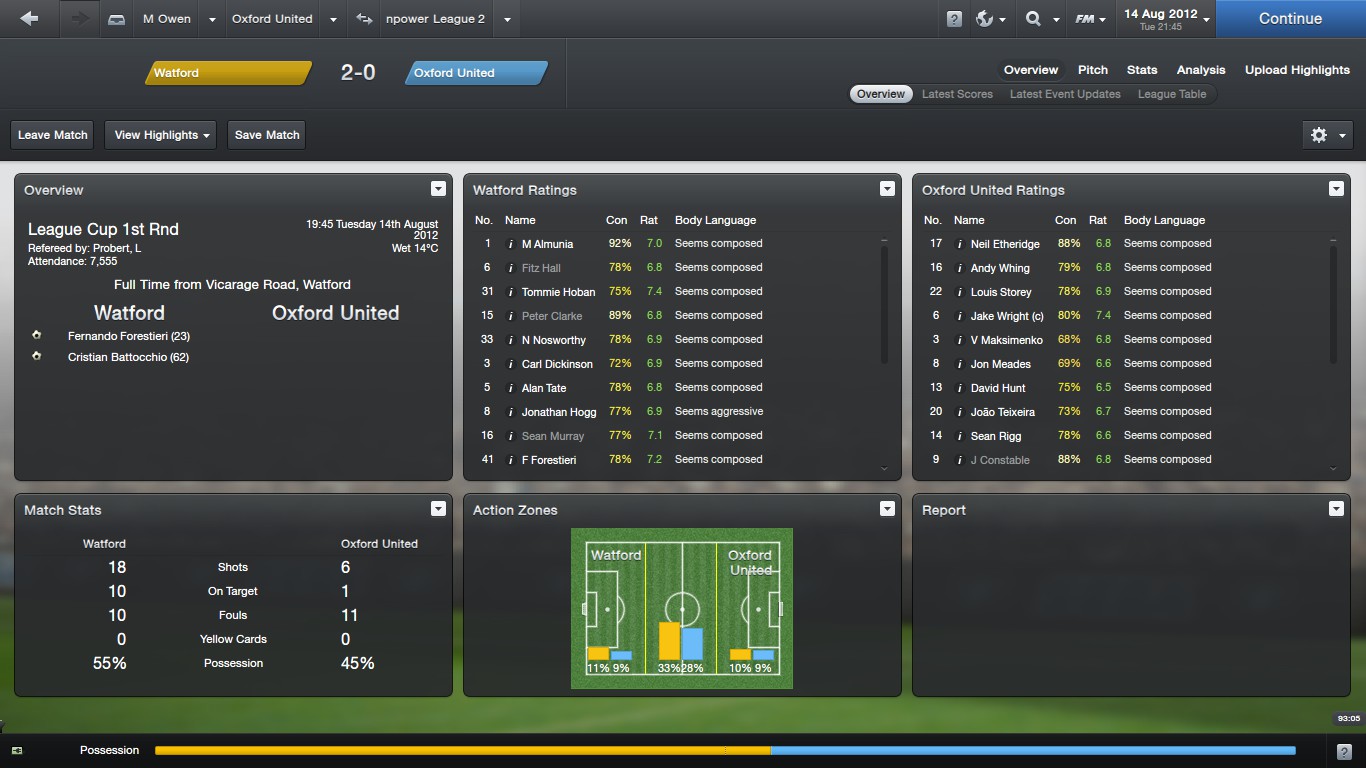Open the Stats tab
The image size is (1366, 768).
tap(1142, 70)
